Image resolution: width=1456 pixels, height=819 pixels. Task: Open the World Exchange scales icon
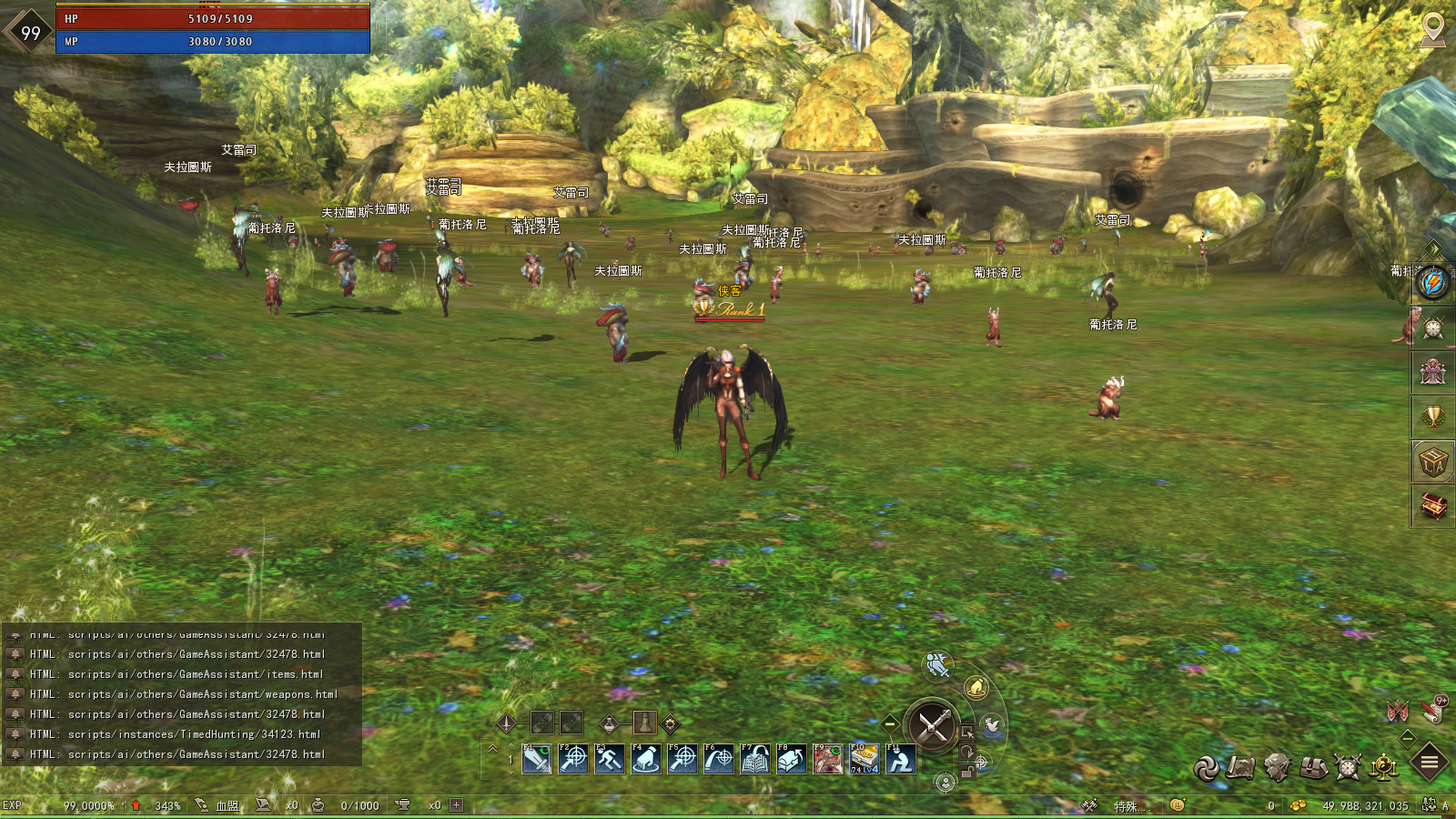(x=1383, y=767)
